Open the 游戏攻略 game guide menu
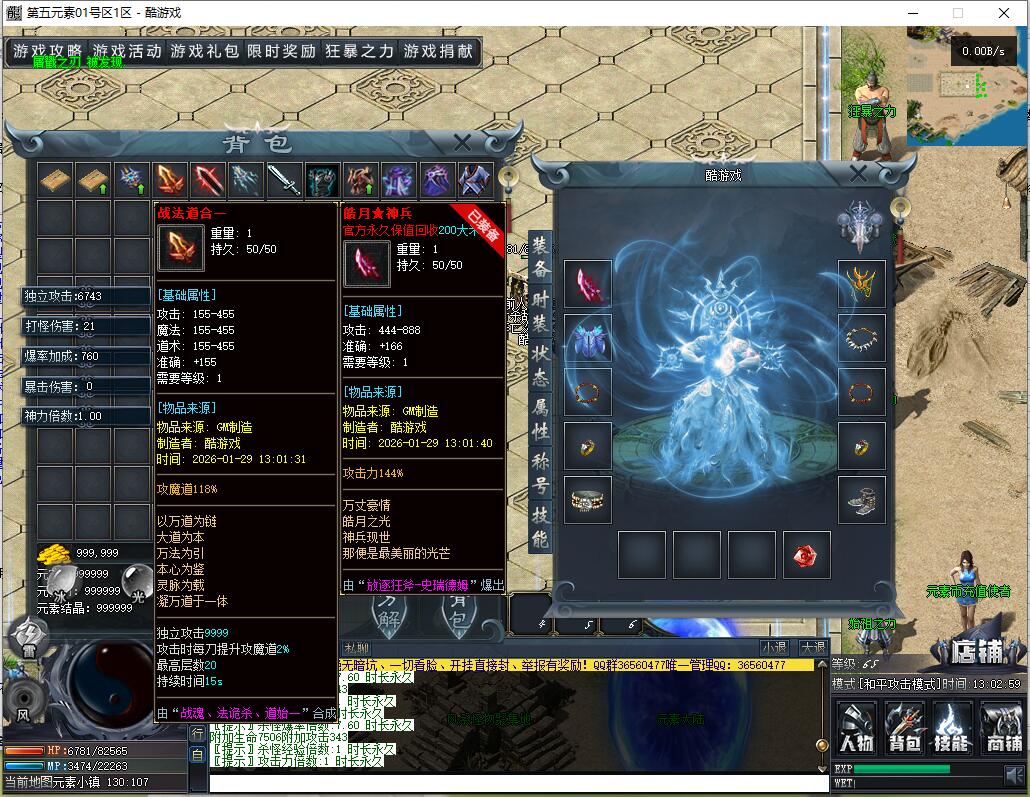1030x797 pixels. 47,51
